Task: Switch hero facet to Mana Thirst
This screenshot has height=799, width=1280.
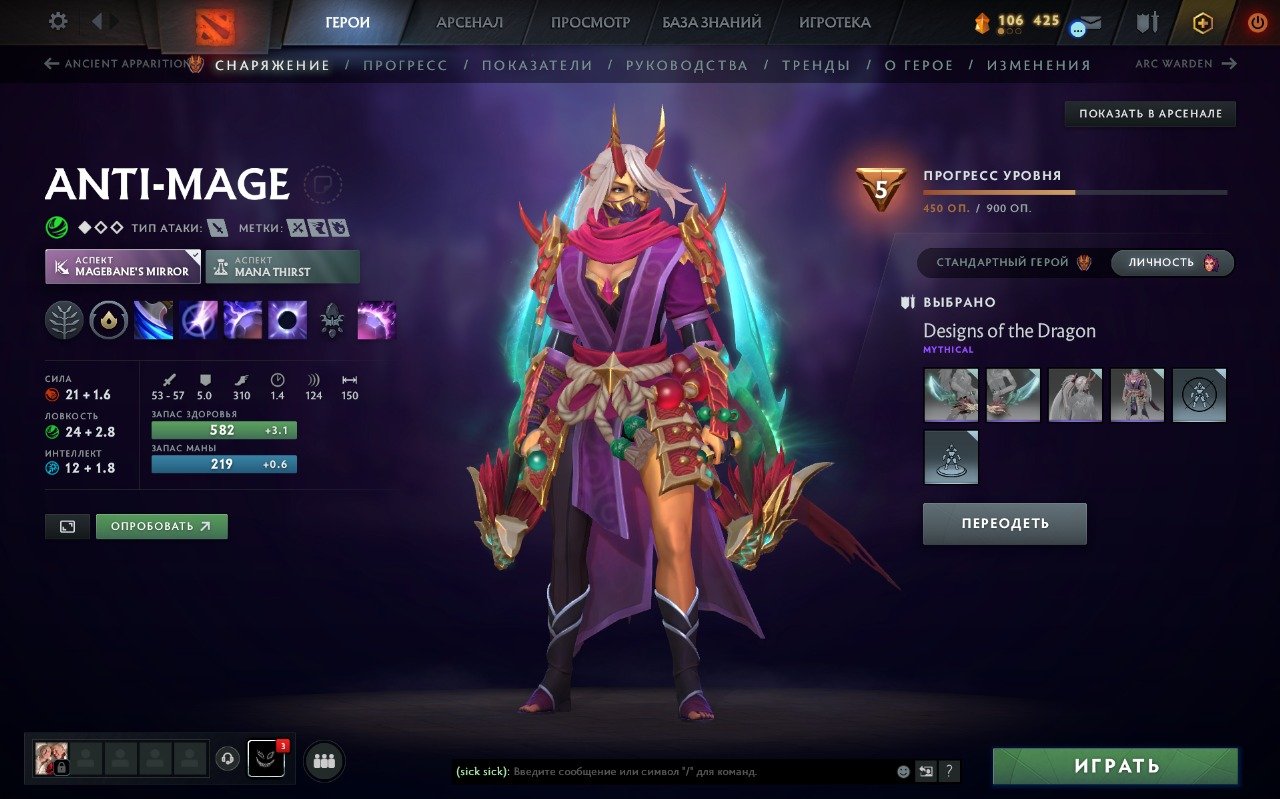Action: [x=282, y=266]
